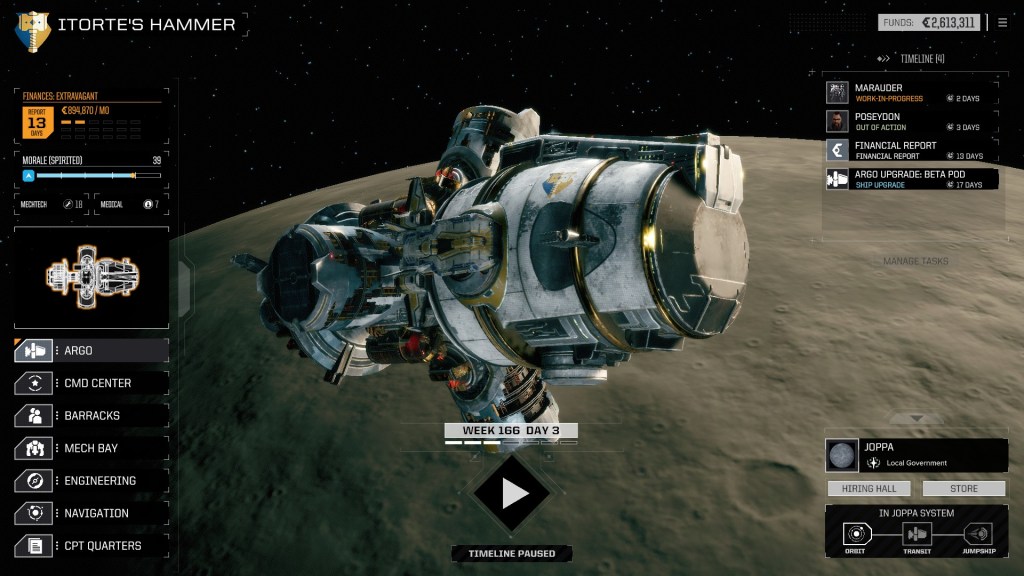Click Manage Tasks below the timeline
The height and width of the screenshot is (576, 1024).
(915, 262)
